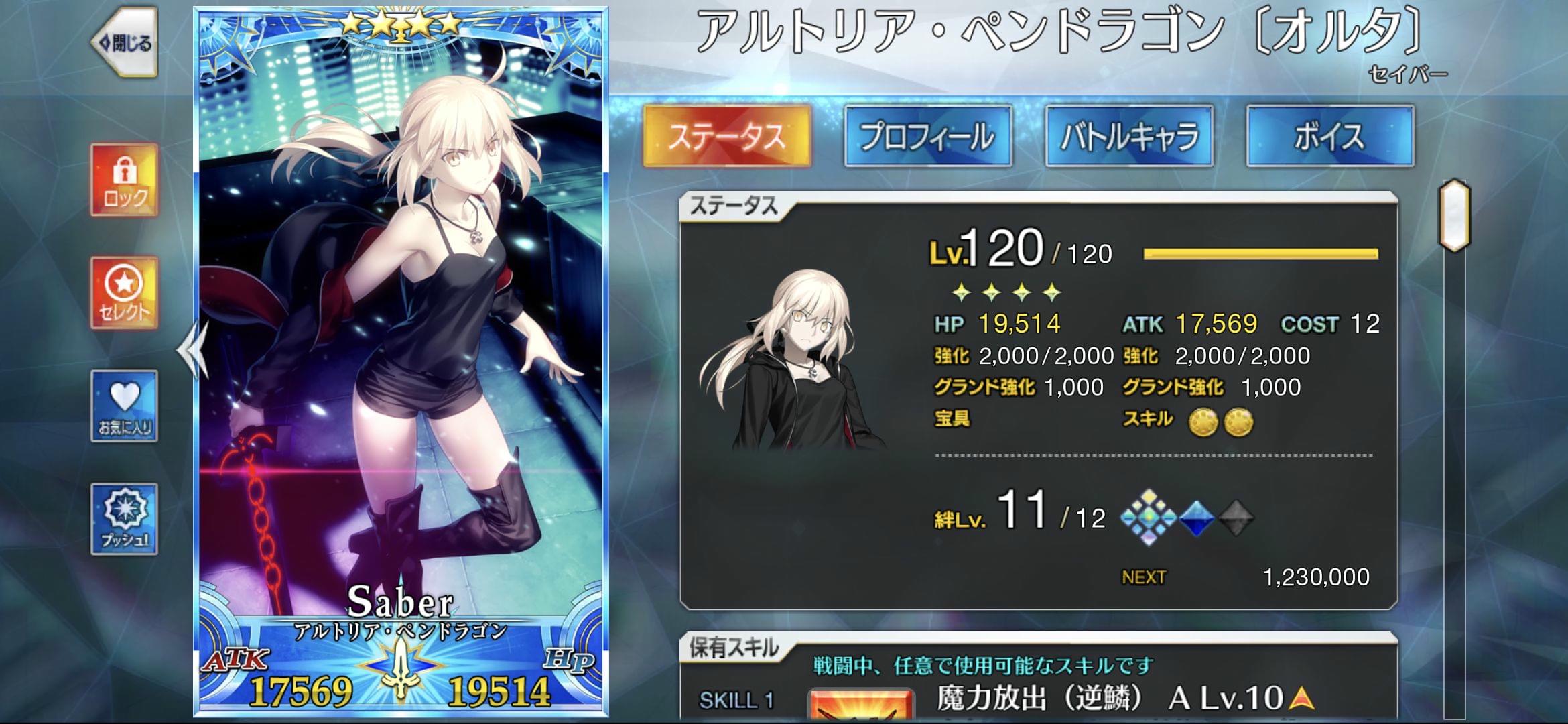
Task: Tap the Select (セレクト) star button
Action: 125,293
